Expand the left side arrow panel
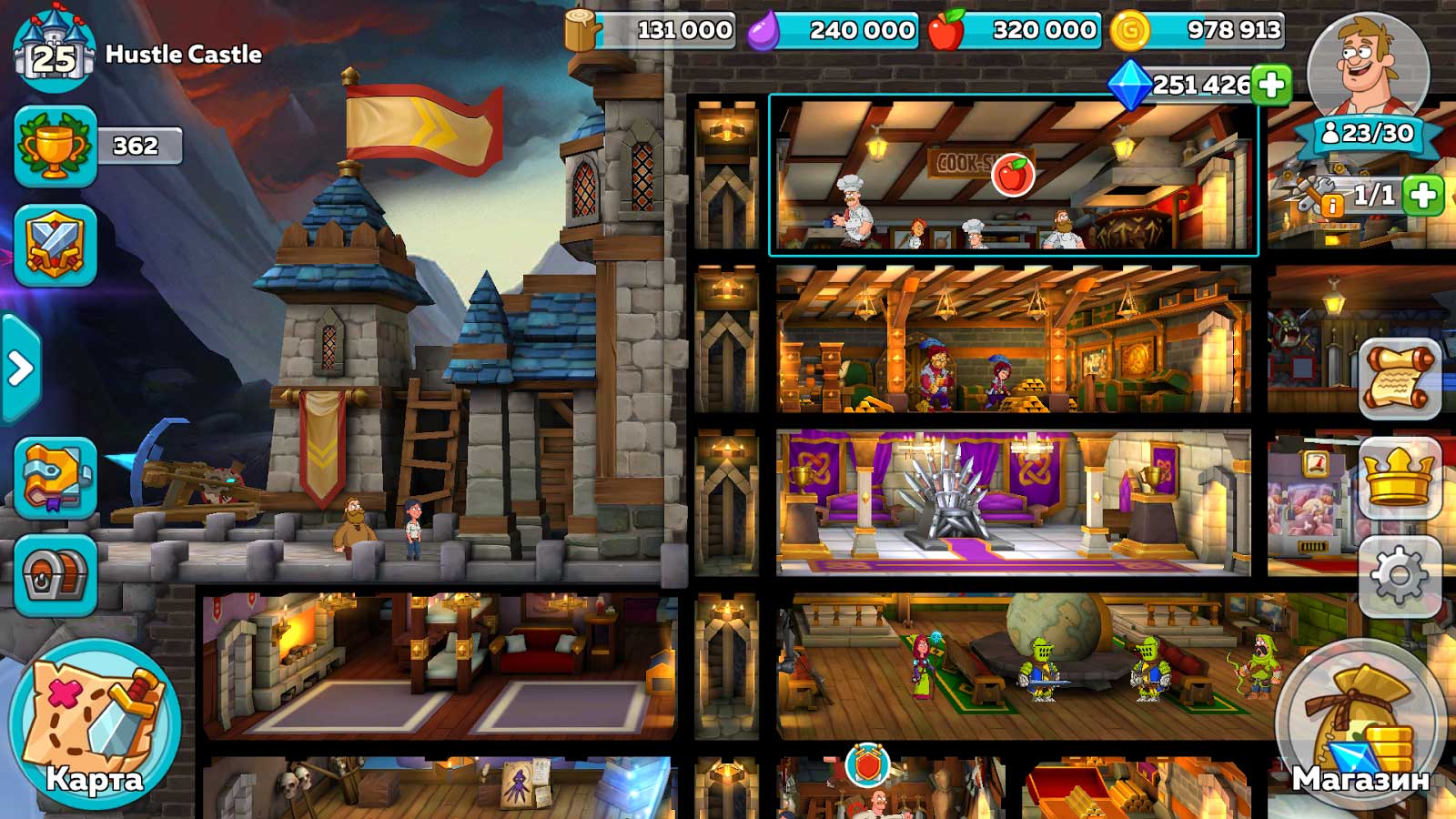The image size is (1456, 819). tap(20, 369)
